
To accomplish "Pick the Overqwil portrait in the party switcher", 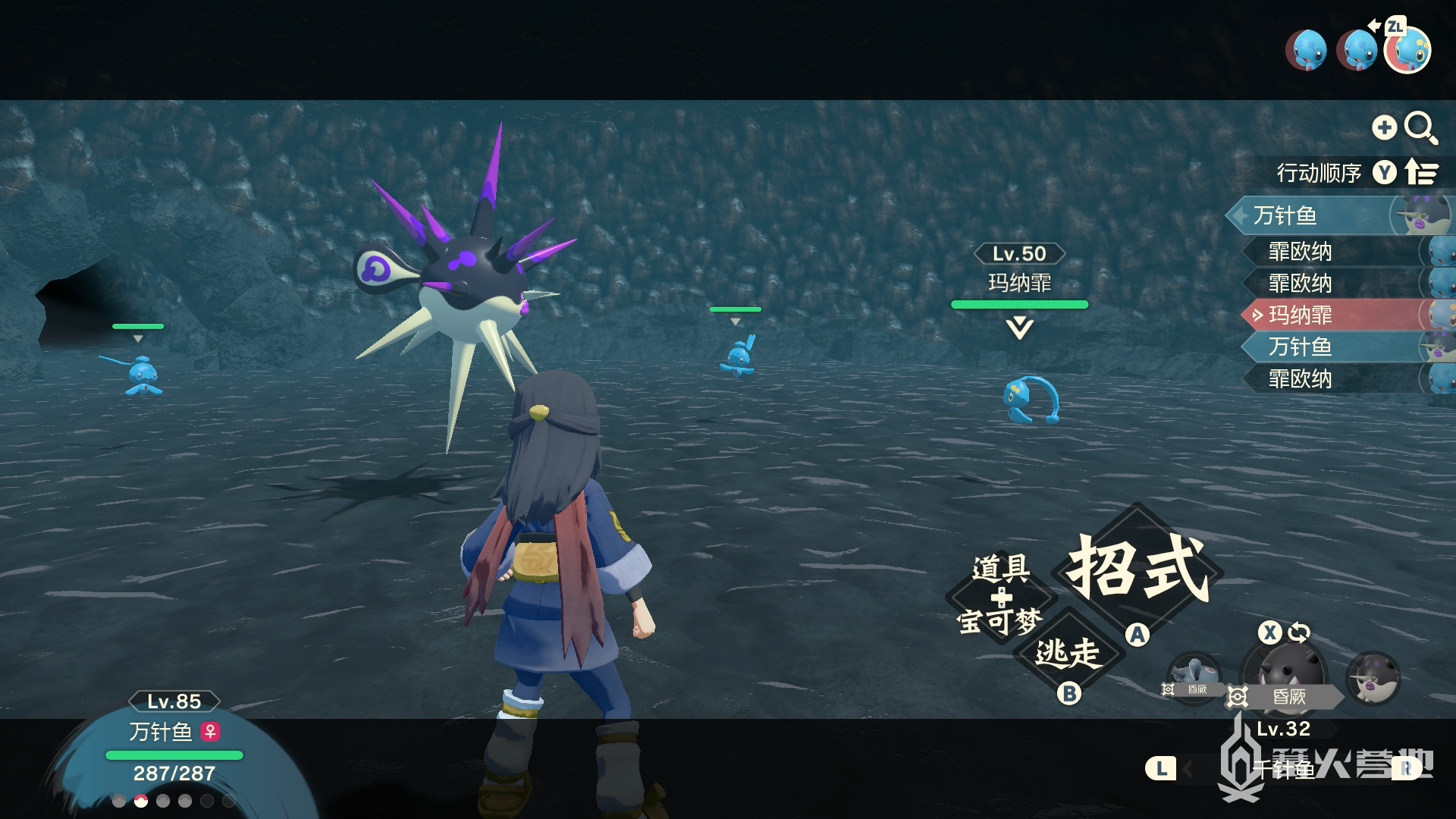I will pos(1373,677).
